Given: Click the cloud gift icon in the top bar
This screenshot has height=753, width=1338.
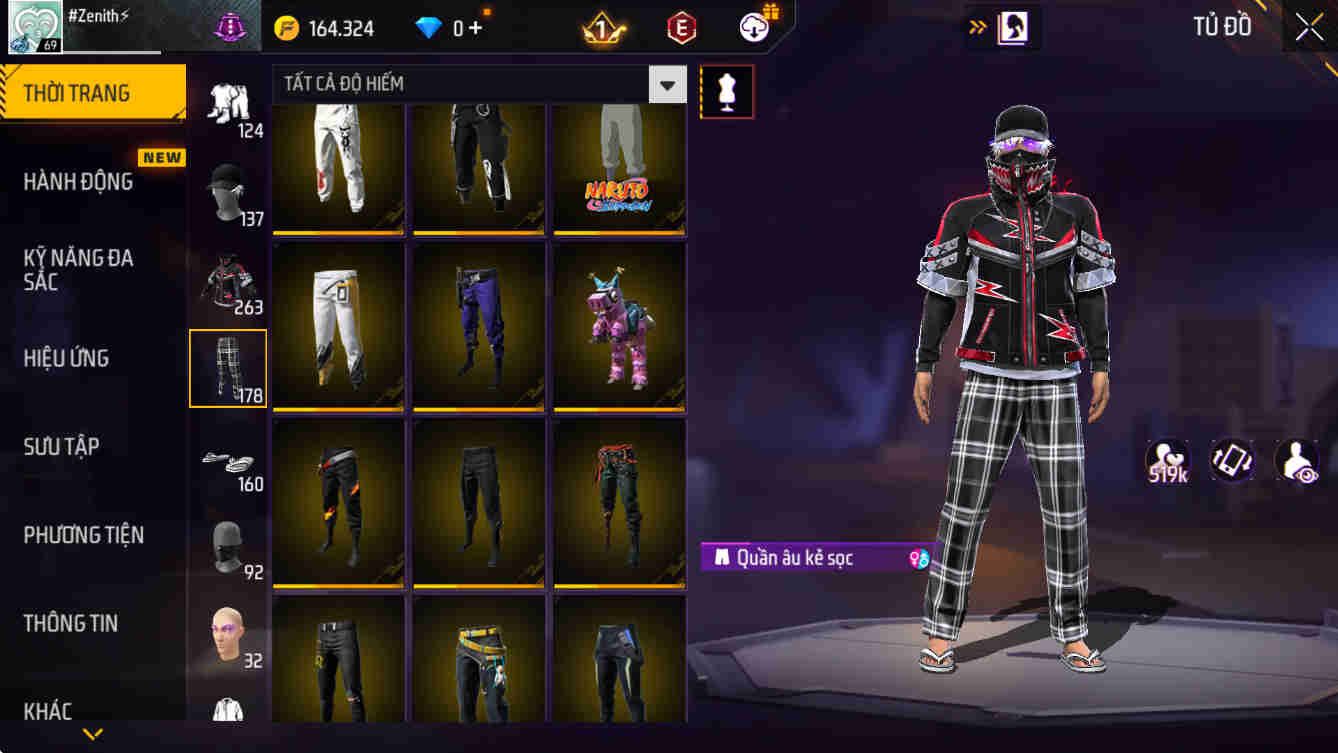Looking at the screenshot, I should coord(754,27).
